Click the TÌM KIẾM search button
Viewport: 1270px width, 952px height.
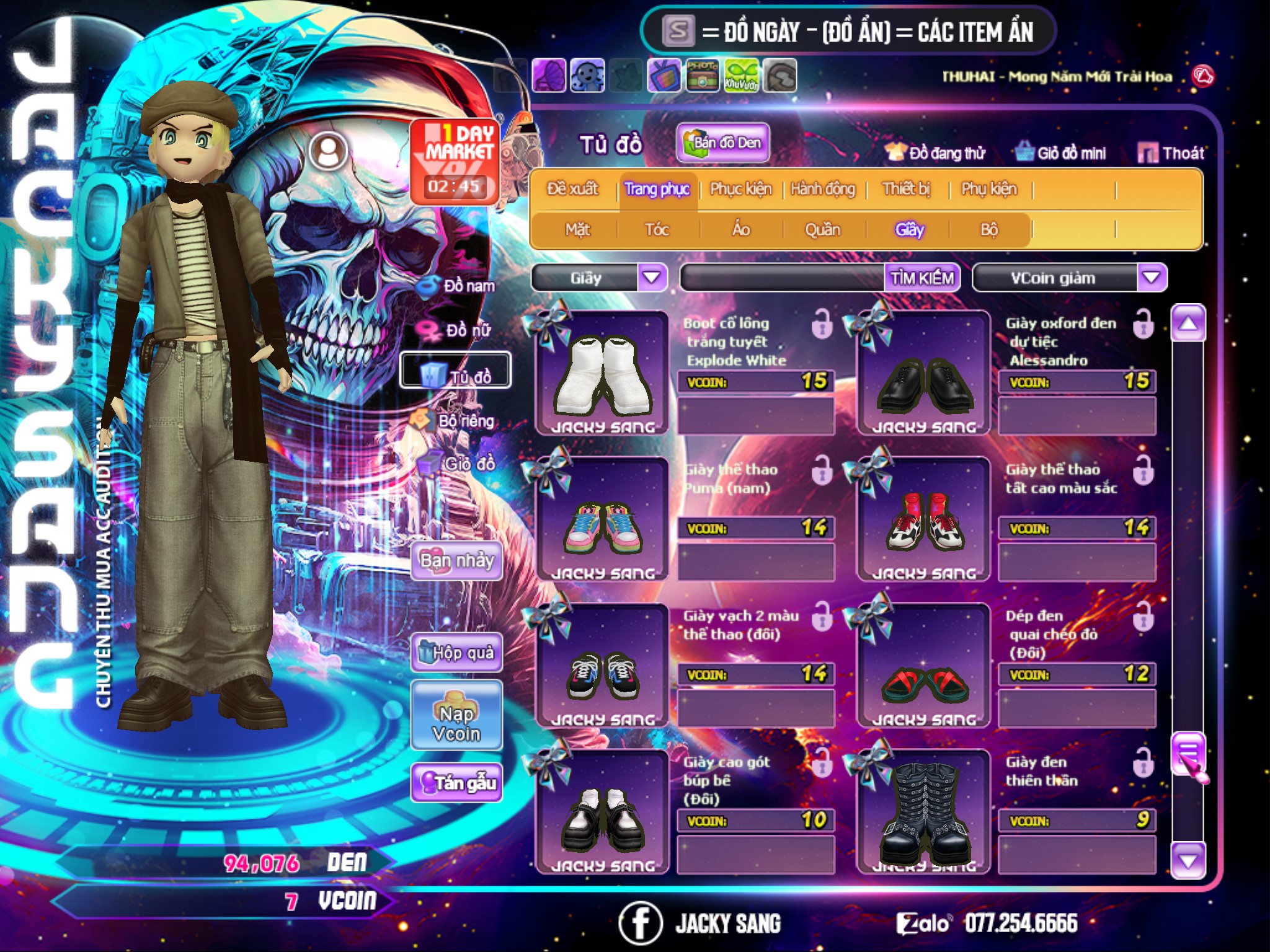pyautogui.click(x=922, y=278)
